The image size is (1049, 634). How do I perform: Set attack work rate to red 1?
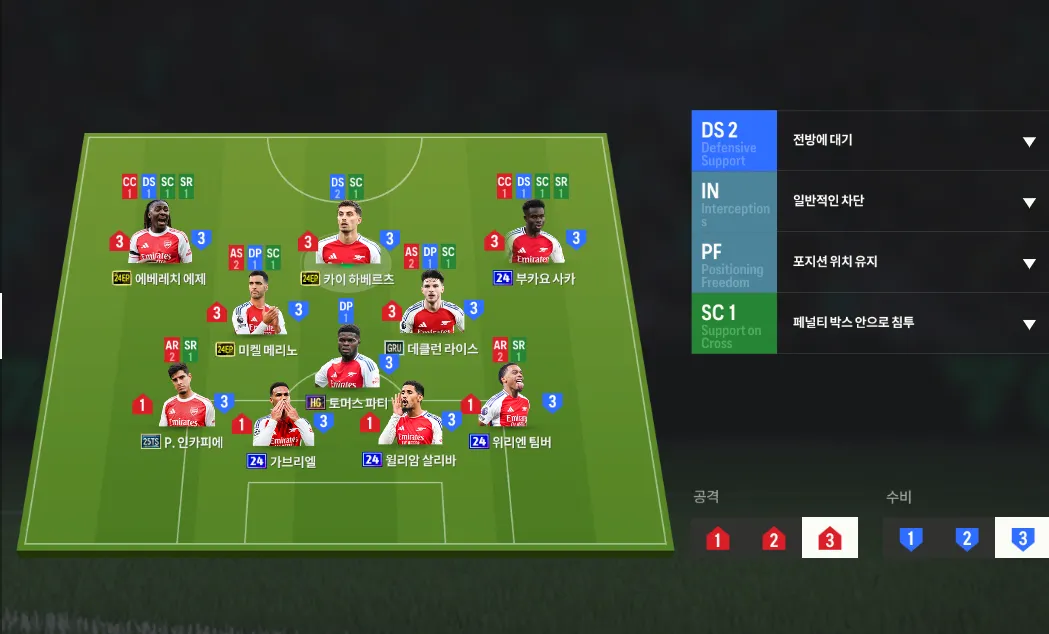(717, 539)
